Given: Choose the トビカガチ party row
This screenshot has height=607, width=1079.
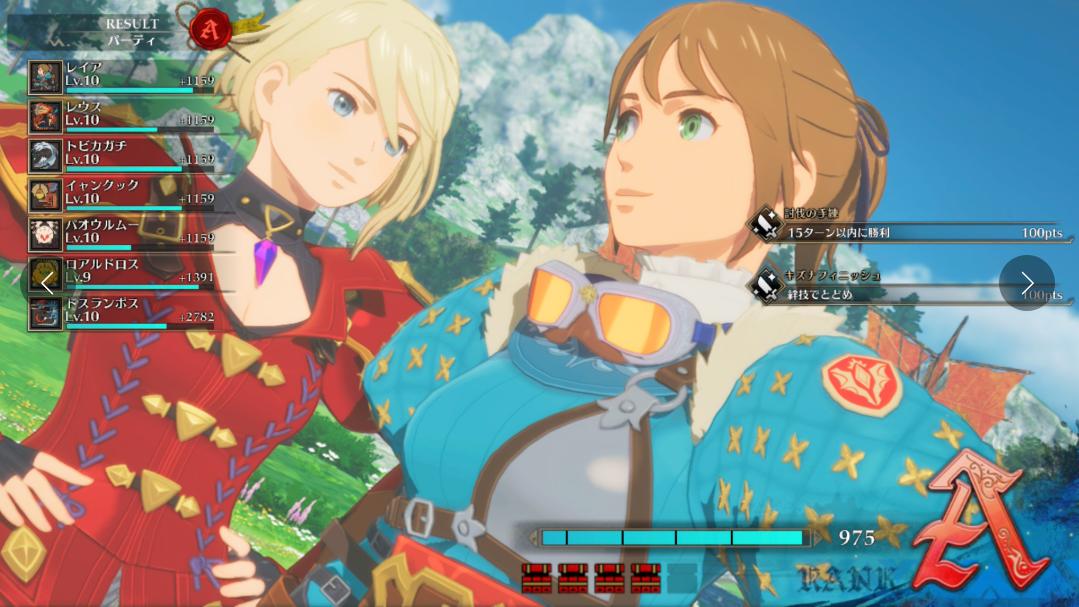Looking at the screenshot, I should (120, 154).
